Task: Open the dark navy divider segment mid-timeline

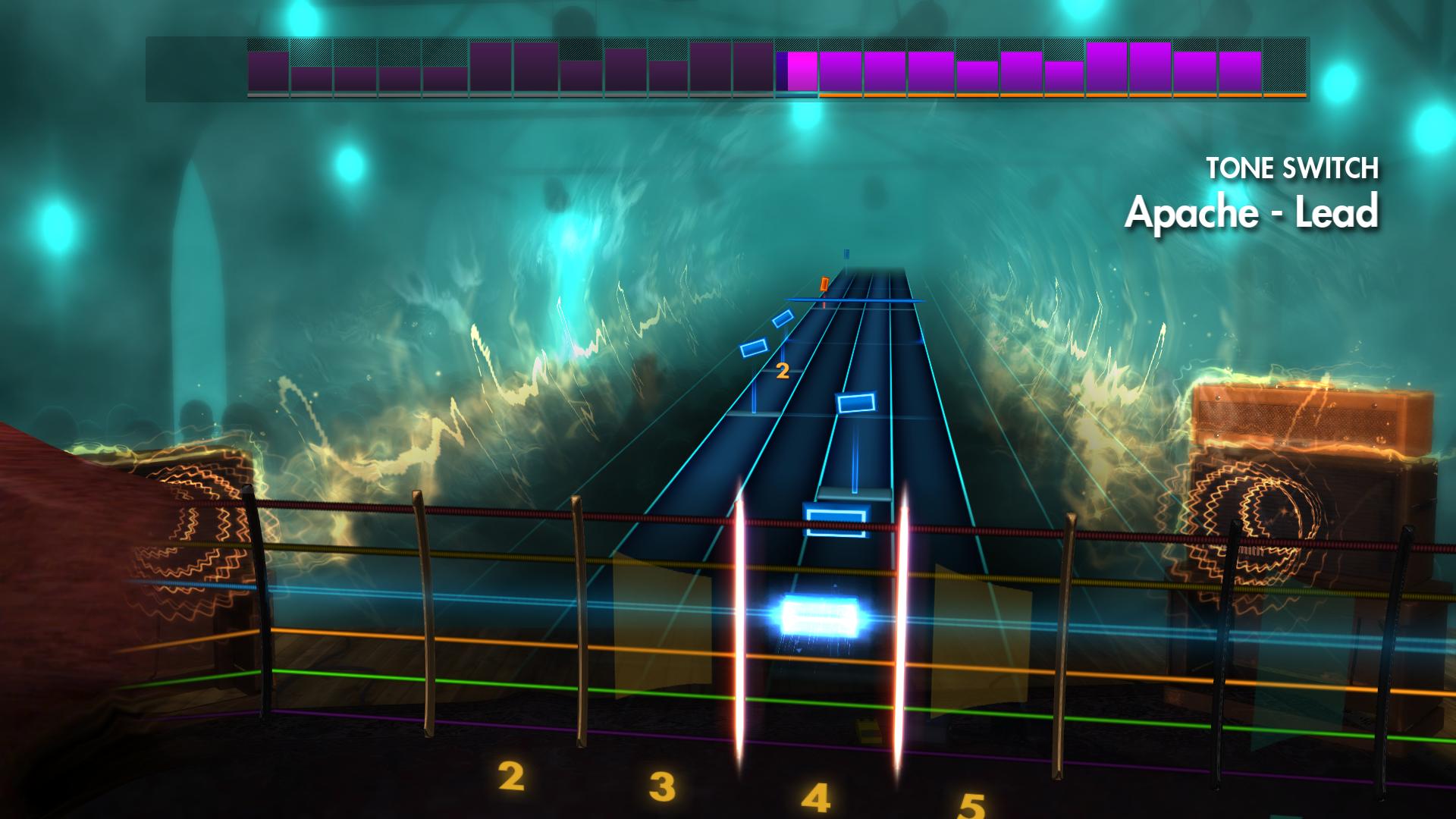Action: point(782,72)
